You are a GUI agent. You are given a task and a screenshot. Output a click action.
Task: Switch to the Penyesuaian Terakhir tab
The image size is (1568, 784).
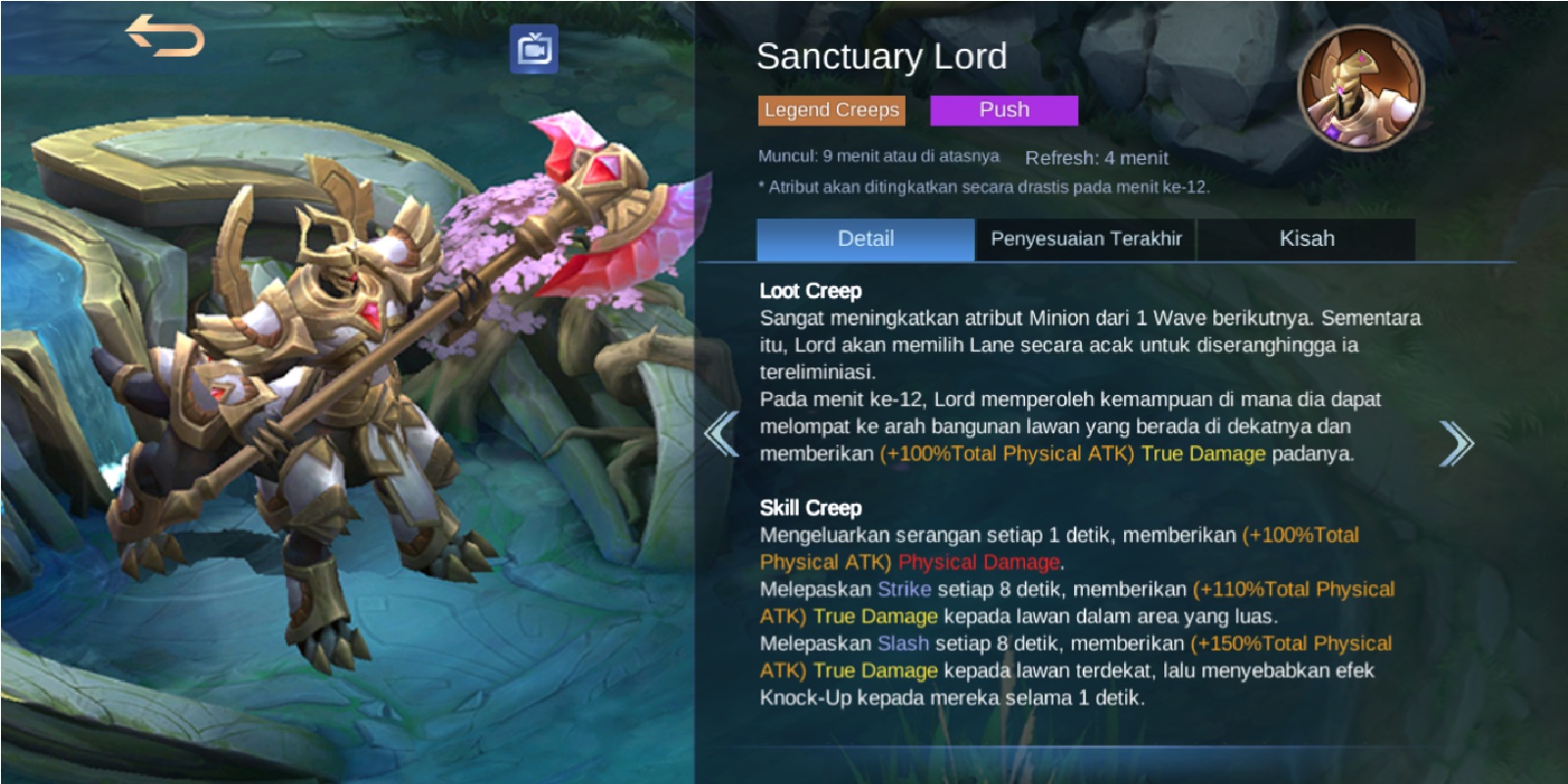click(1088, 238)
